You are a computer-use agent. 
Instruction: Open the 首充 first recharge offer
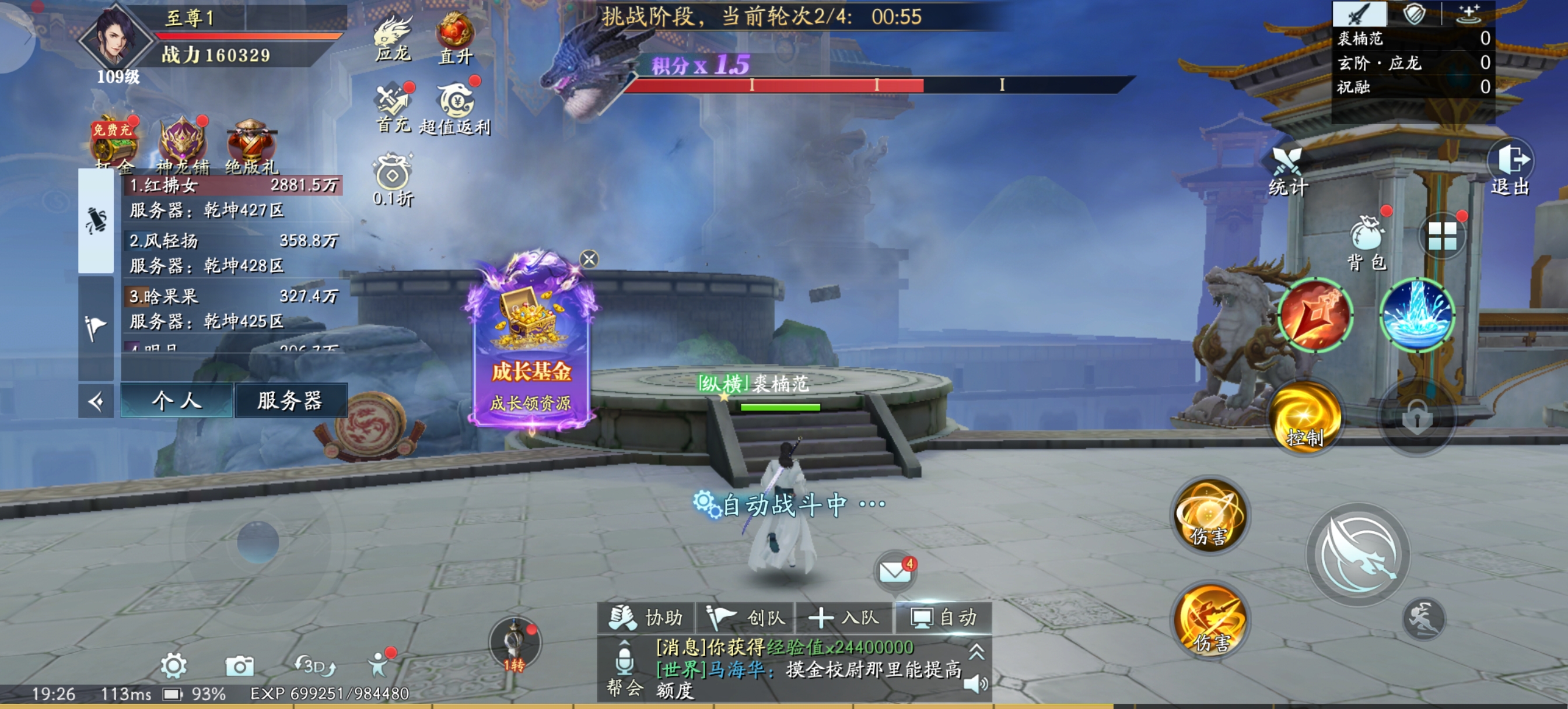[393, 107]
